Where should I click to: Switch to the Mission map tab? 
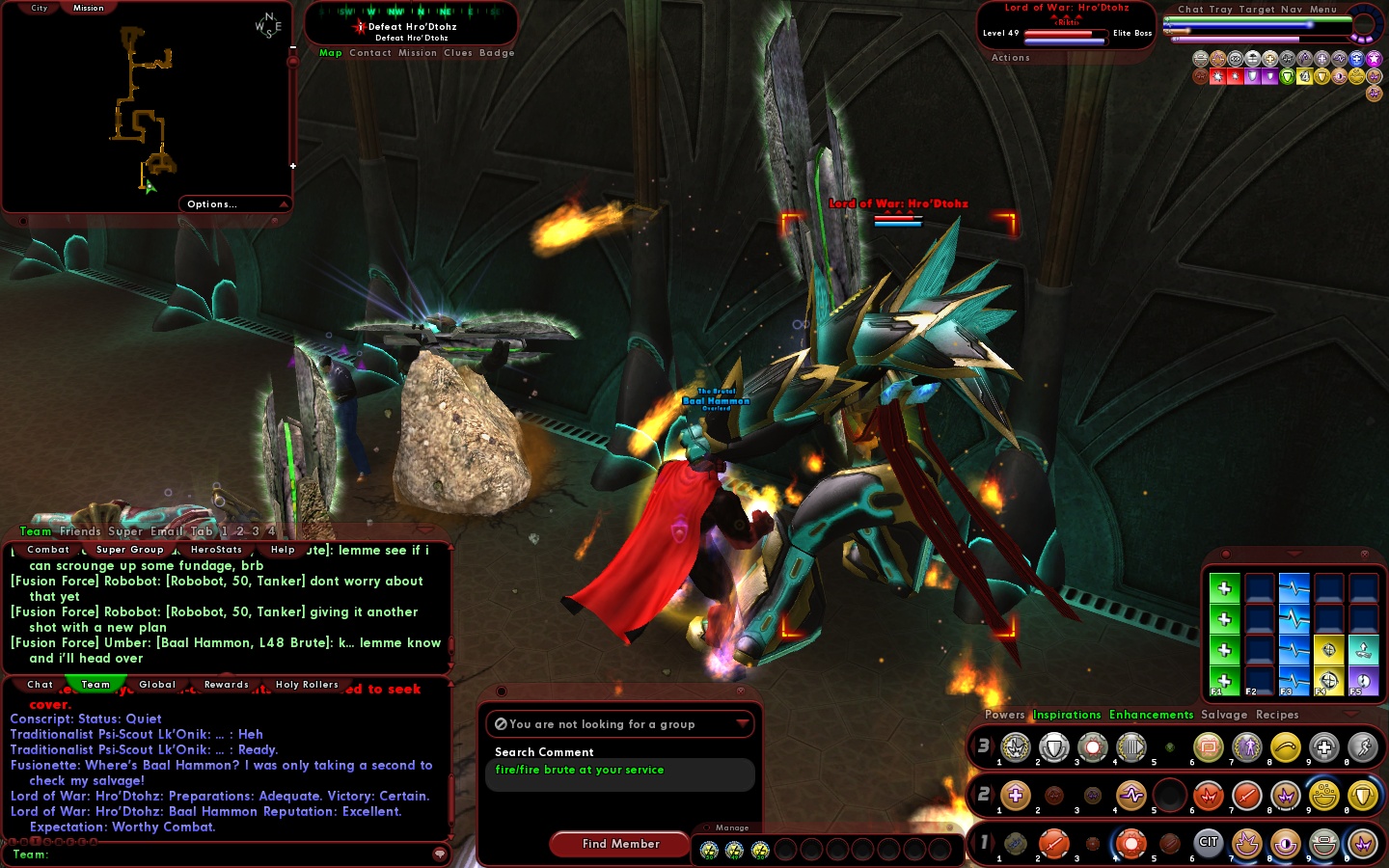(x=88, y=8)
